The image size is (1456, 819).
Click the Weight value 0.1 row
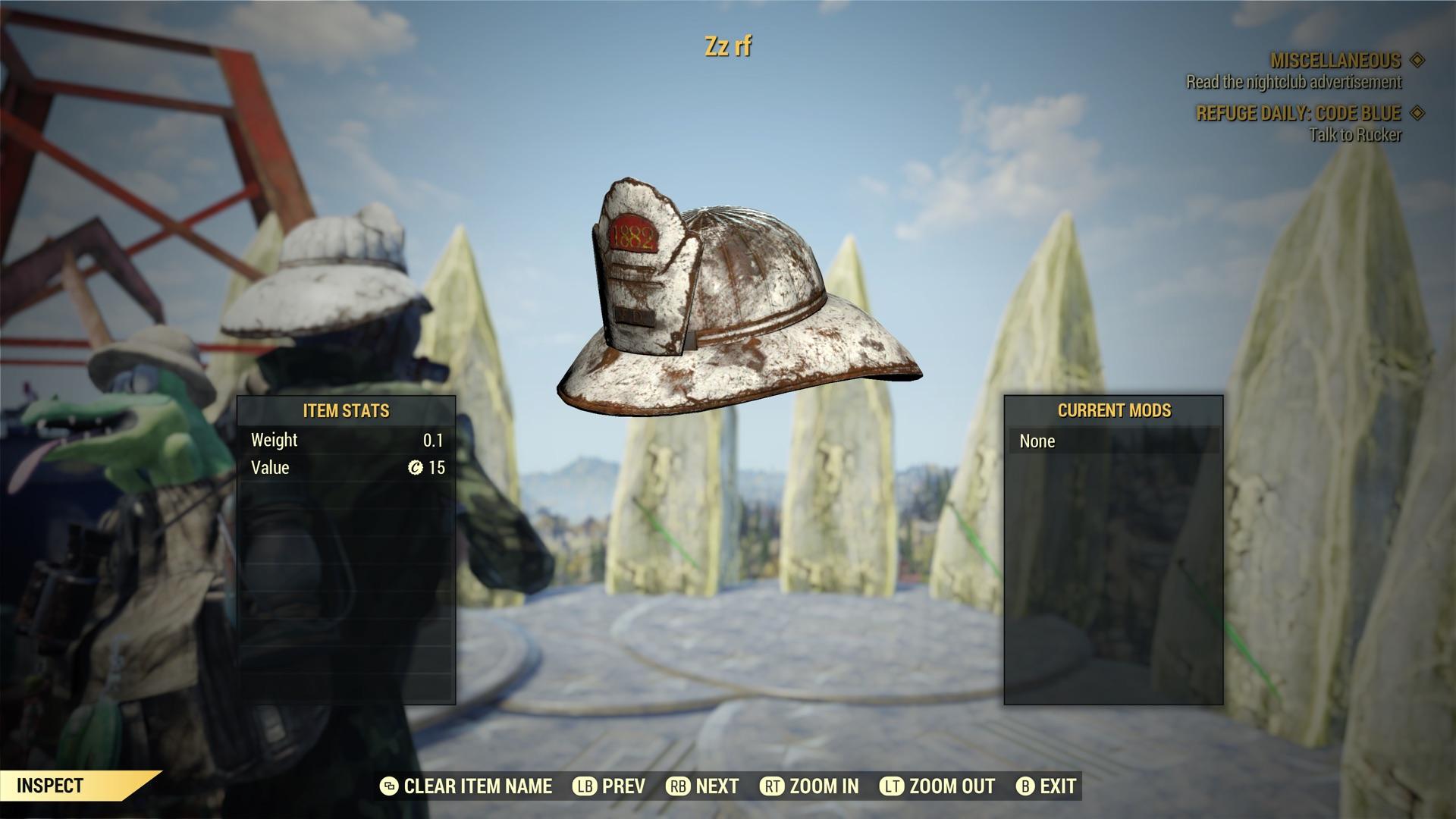346,440
